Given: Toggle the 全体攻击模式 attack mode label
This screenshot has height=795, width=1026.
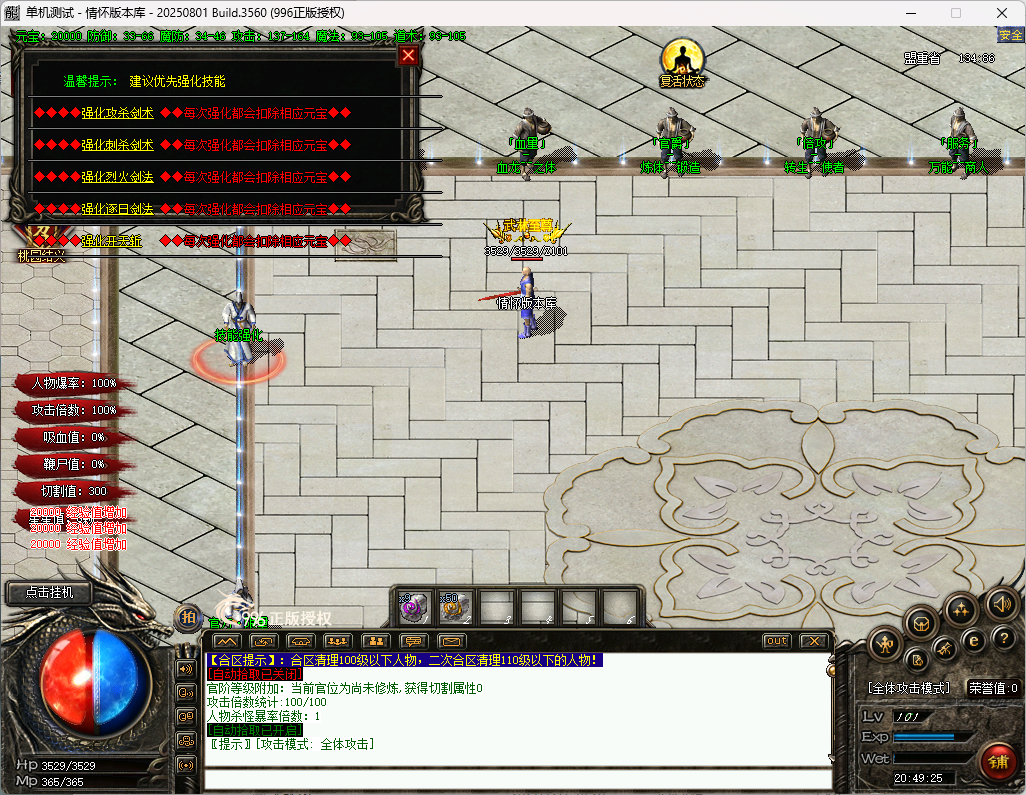Looking at the screenshot, I should [x=908, y=688].
